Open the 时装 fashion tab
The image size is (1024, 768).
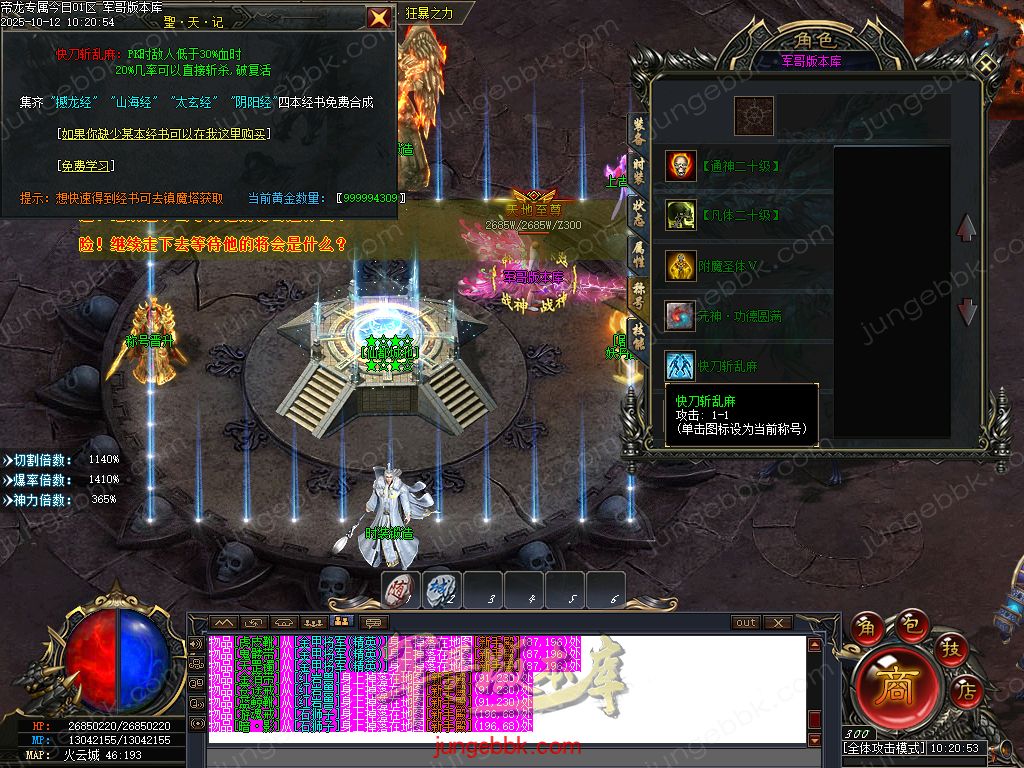pyautogui.click(x=639, y=171)
